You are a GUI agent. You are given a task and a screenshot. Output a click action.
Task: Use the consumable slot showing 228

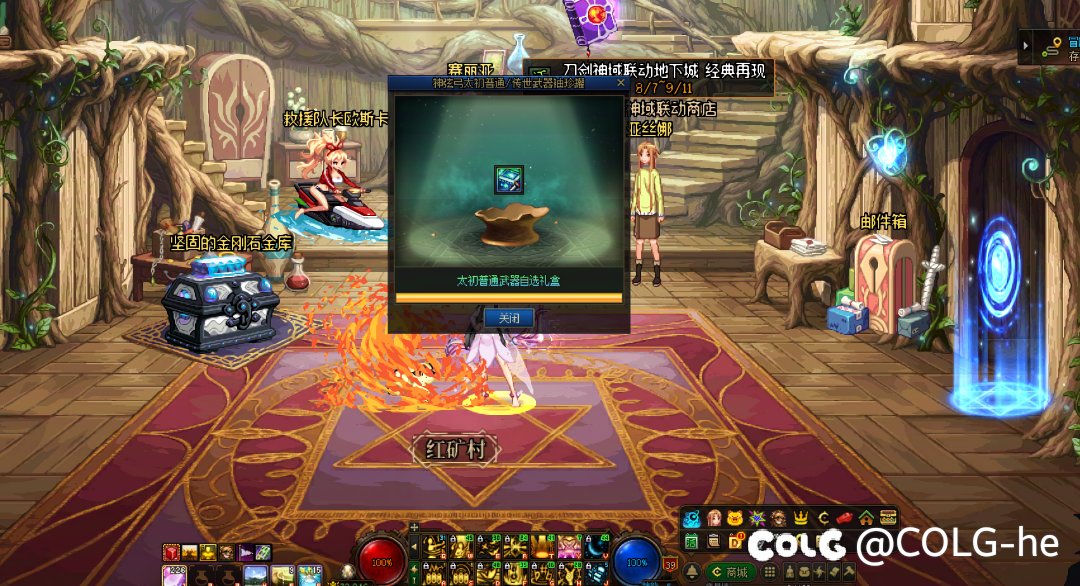point(172,574)
